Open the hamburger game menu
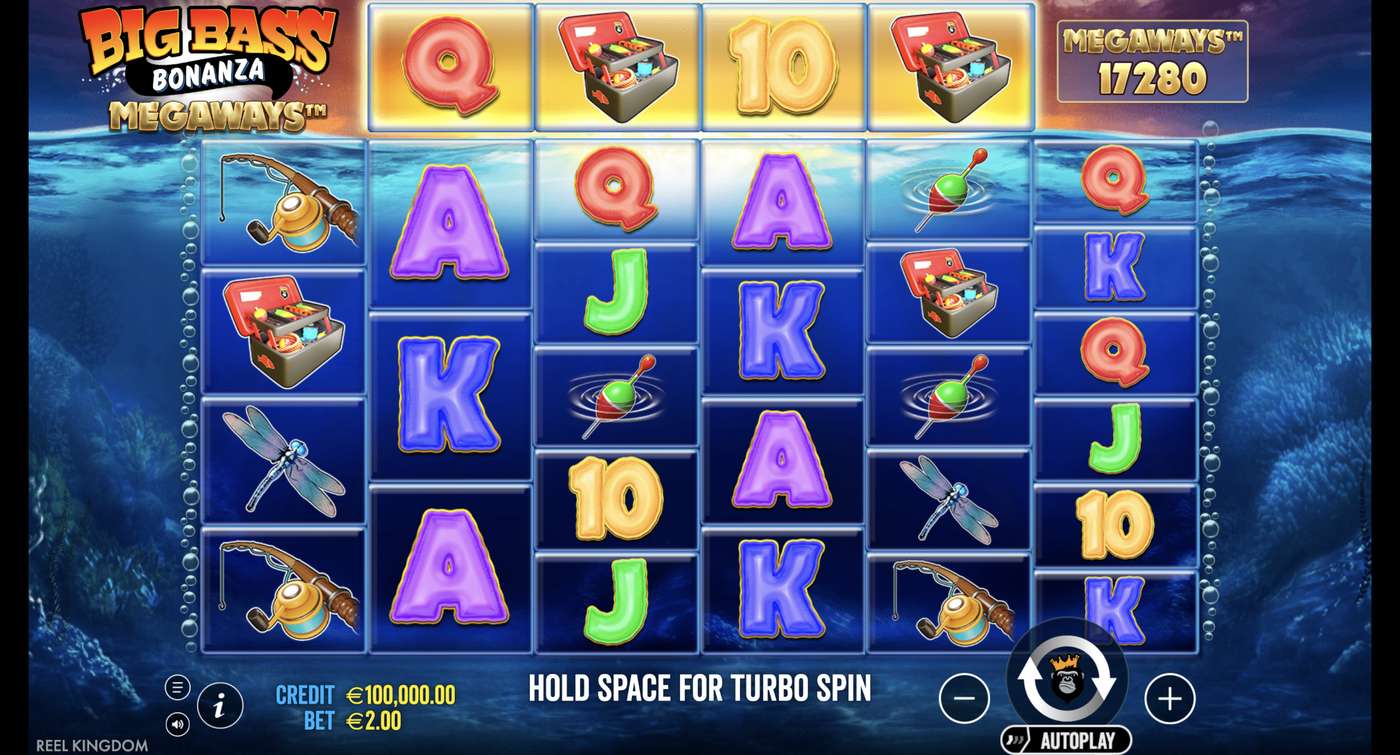The image size is (1400, 755). pyautogui.click(x=175, y=686)
